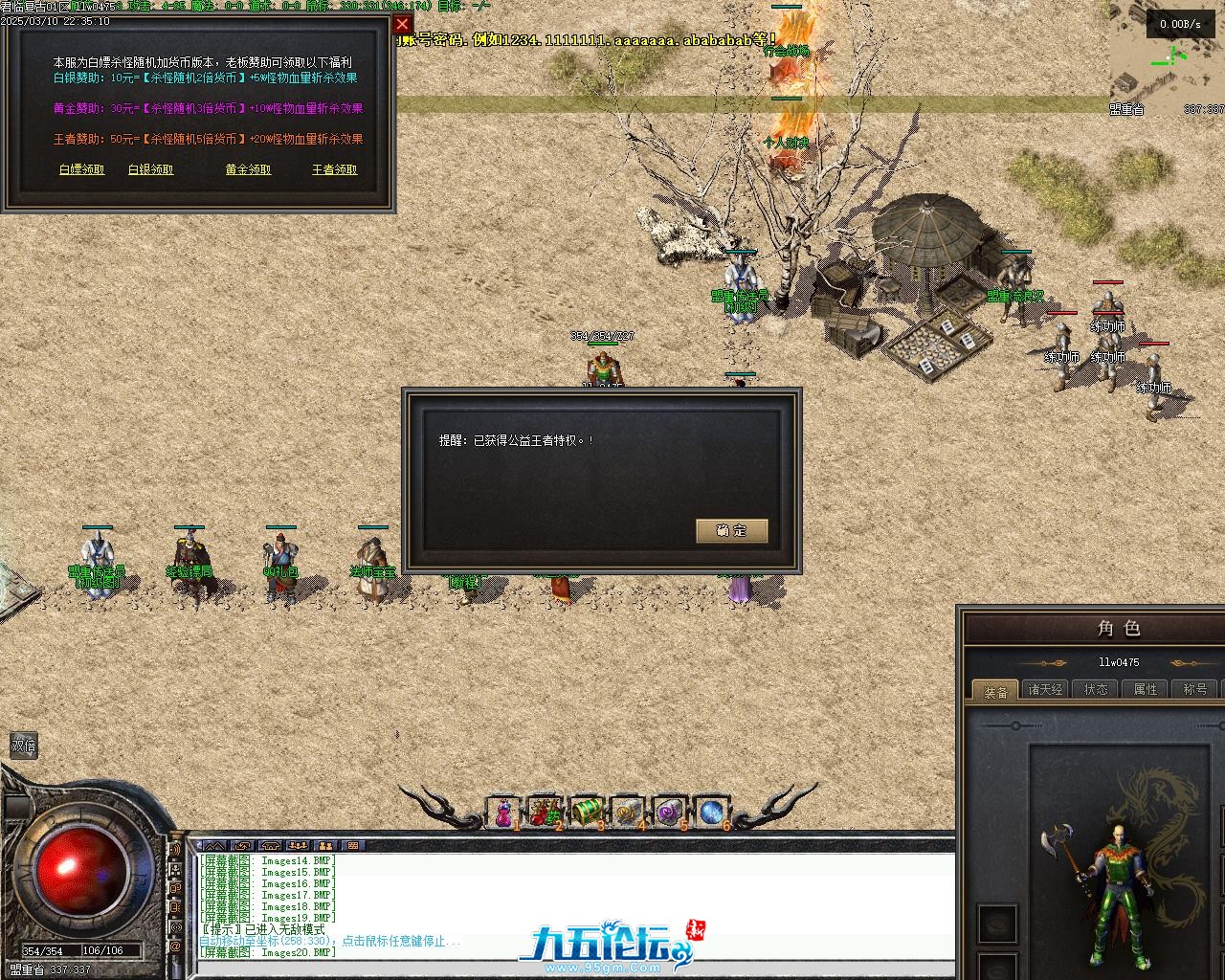
Task: Switch to the 状态 status tab
Action: tap(1096, 689)
